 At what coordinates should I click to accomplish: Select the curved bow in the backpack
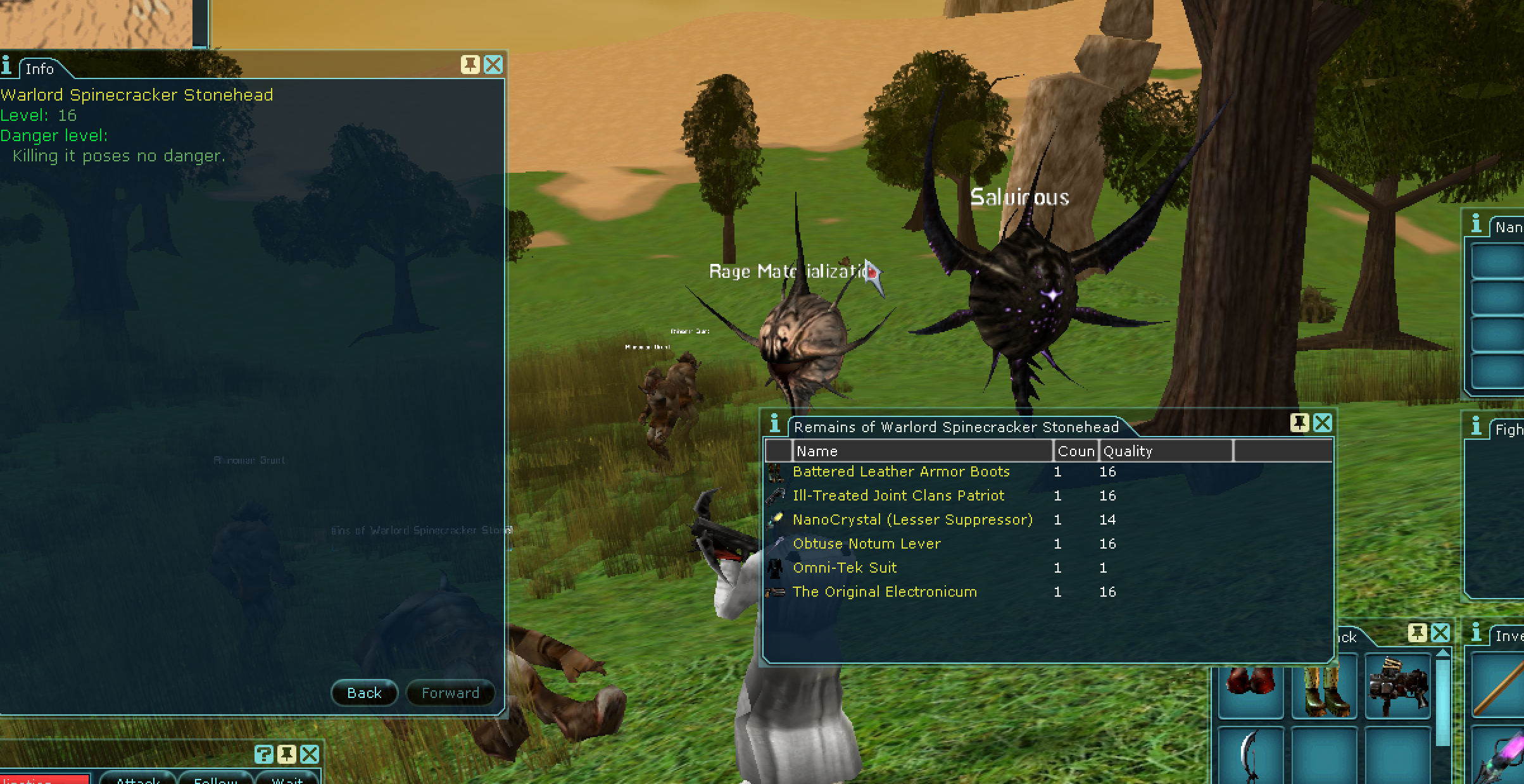pos(1250,756)
